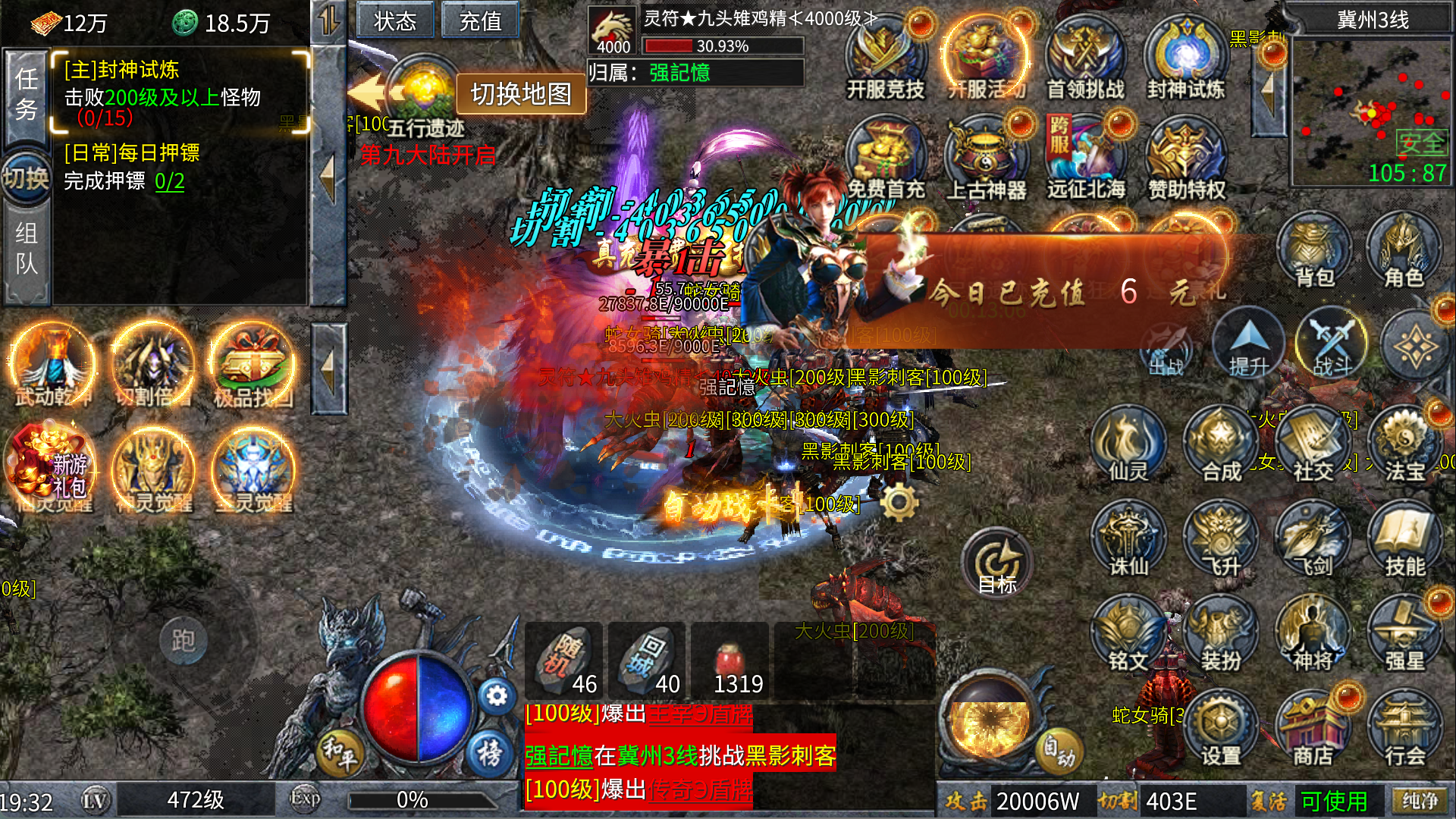1456x819 pixels.
Task: Open the 背包 backpack icon
Action: click(1314, 252)
